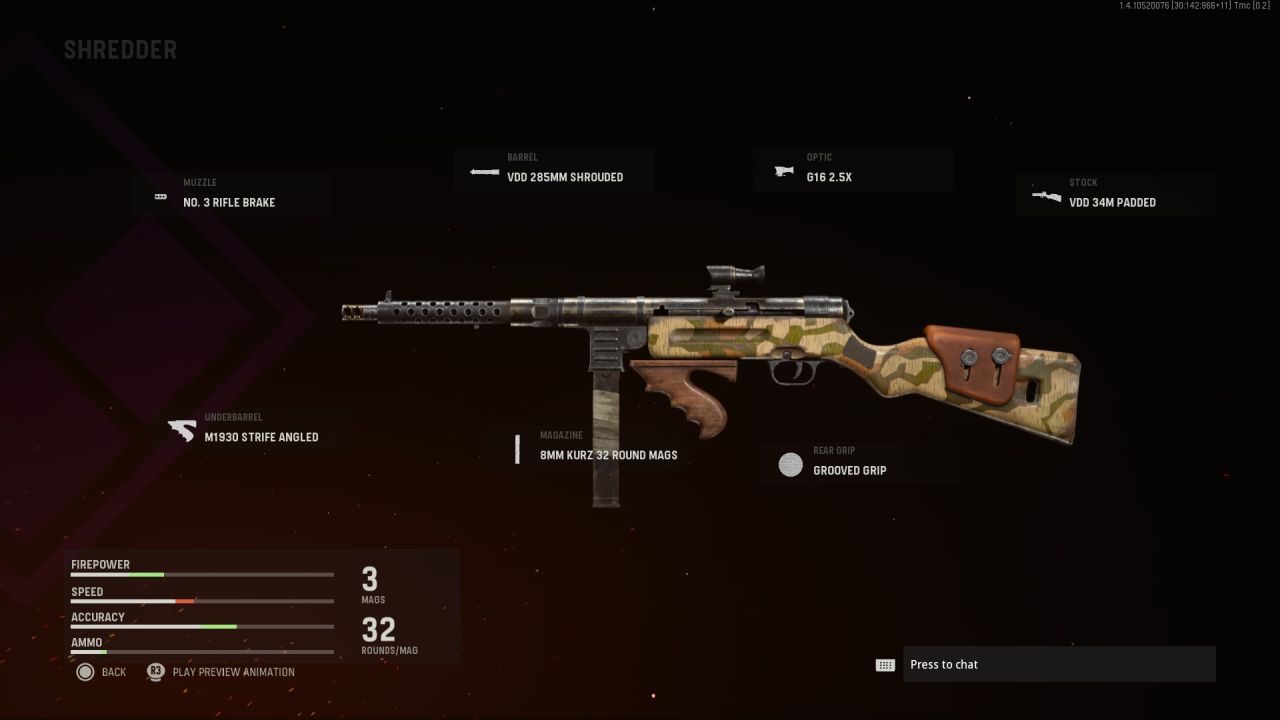Click the keyboard icon beside the chat box
The width and height of the screenshot is (1280, 720).
(886, 664)
